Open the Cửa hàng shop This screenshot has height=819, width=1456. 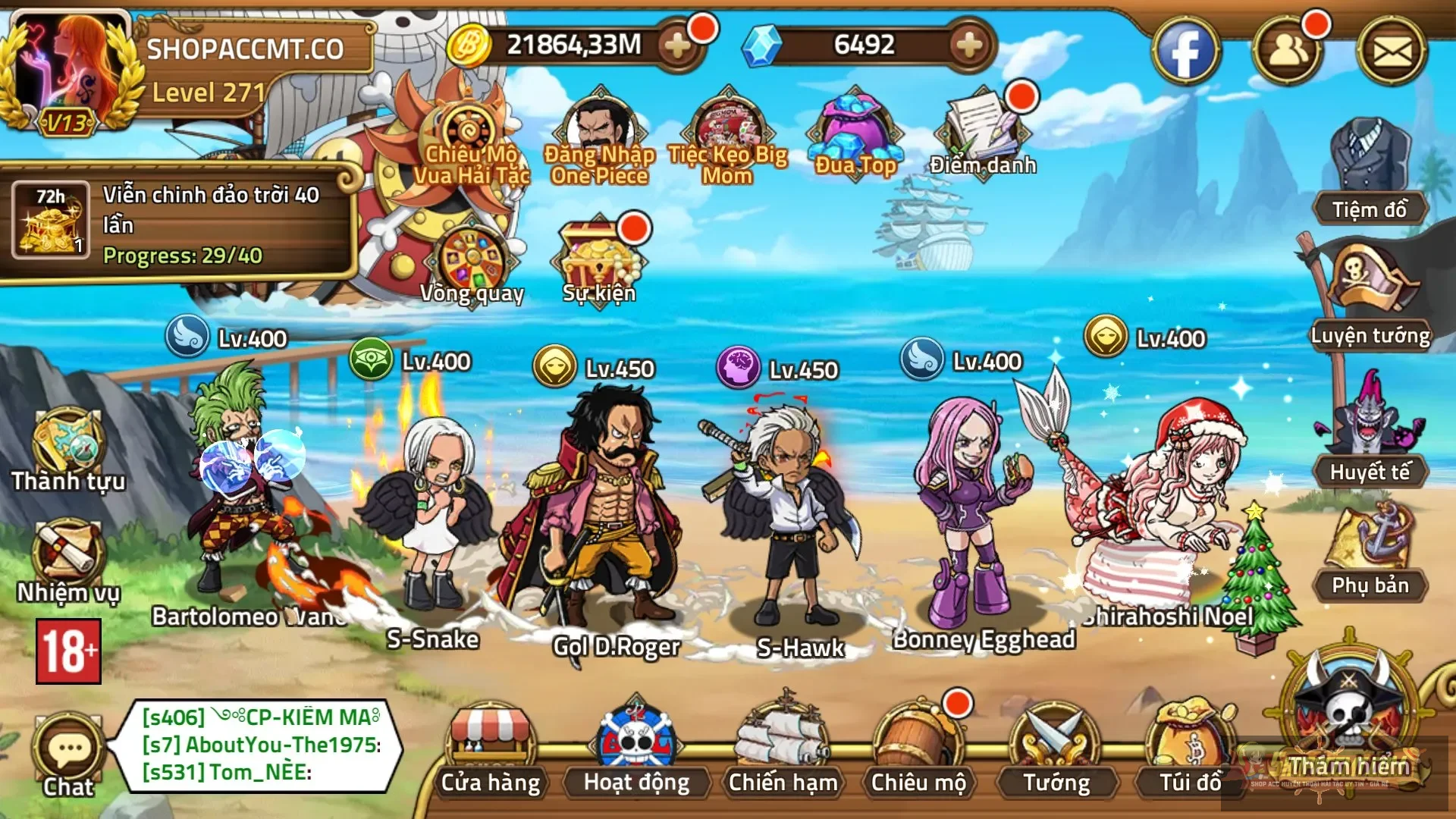click(491, 747)
